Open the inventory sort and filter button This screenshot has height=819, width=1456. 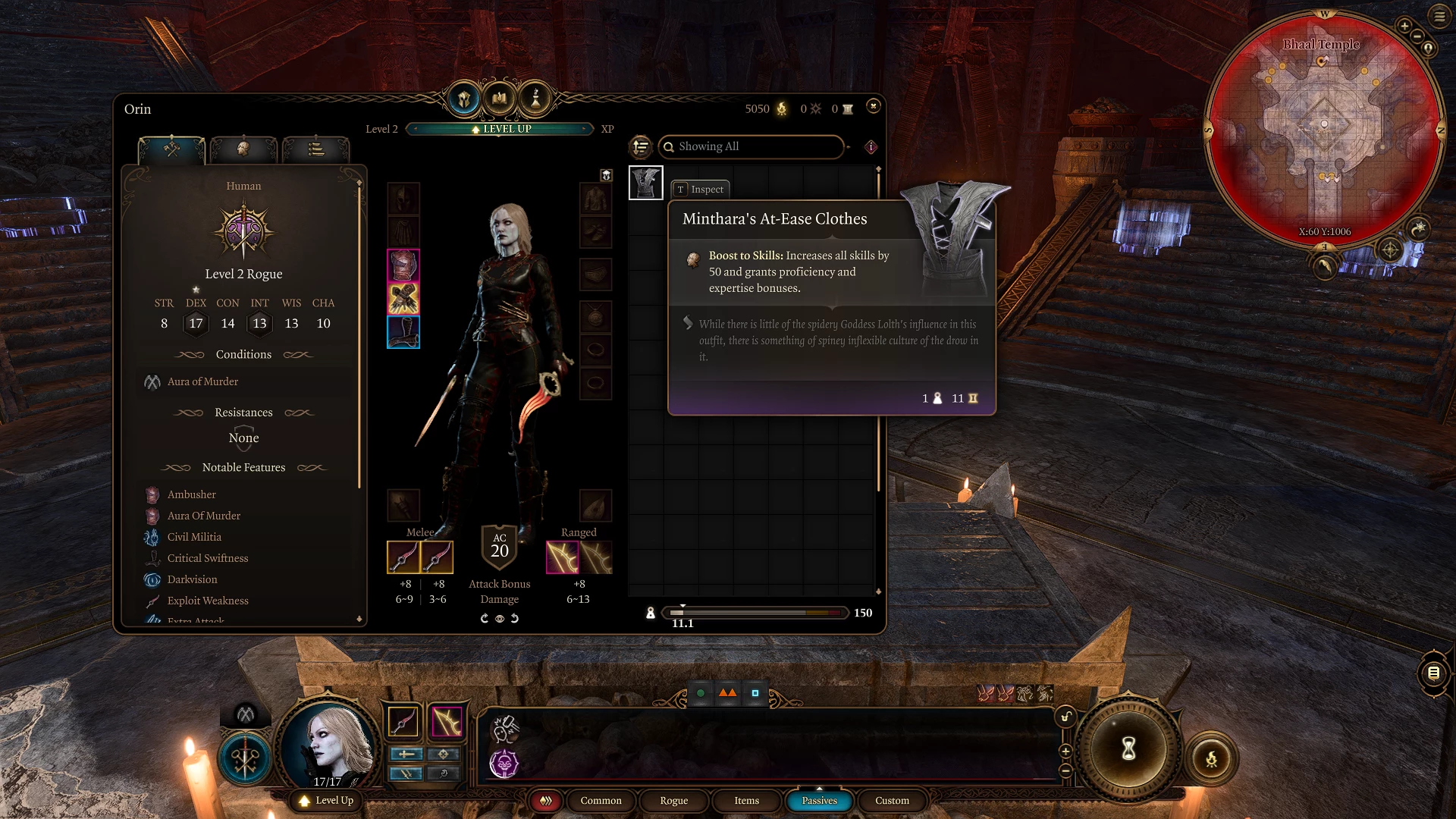point(641,146)
